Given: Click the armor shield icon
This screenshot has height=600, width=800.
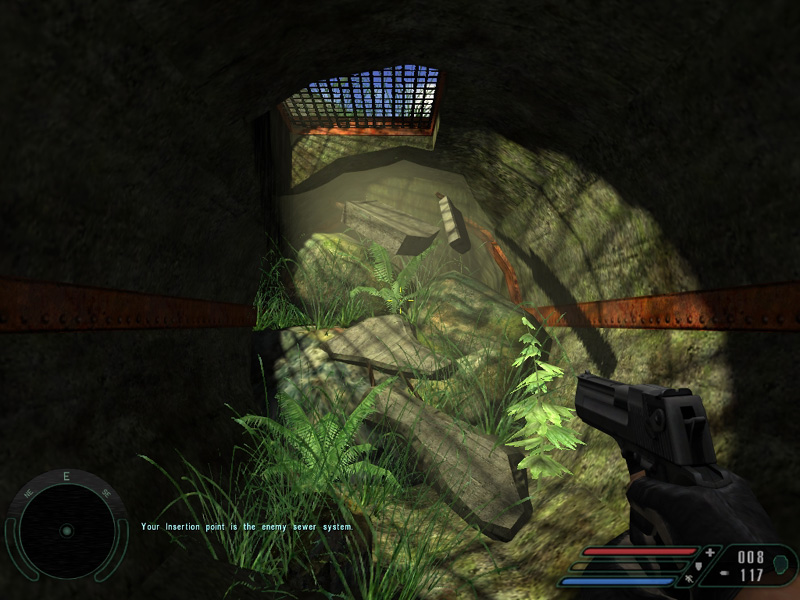Looking at the screenshot, I should pos(697,566).
